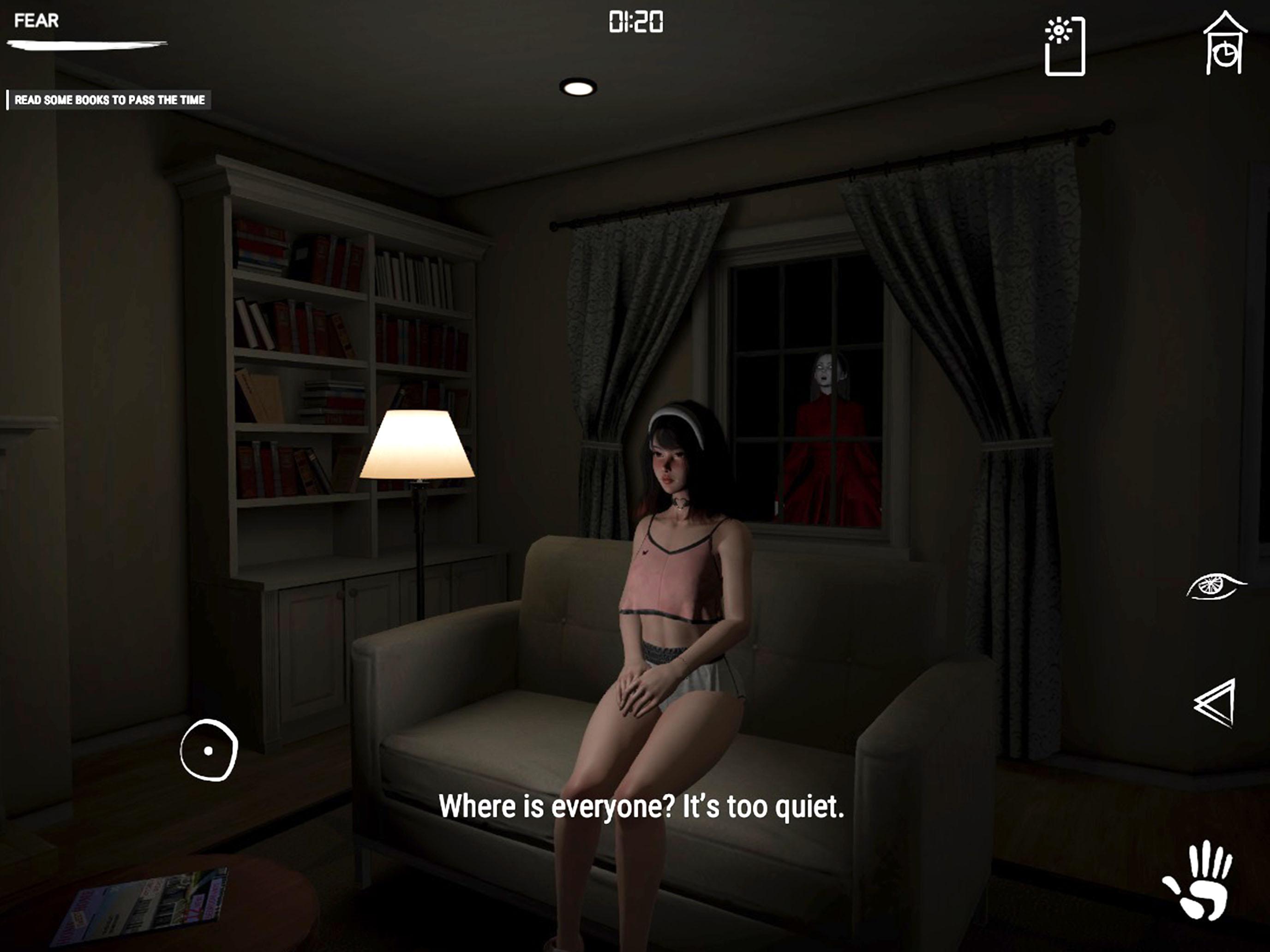Select the objective READ SOME BOOKS banner
The width and height of the screenshot is (1270, 952).
109,99
